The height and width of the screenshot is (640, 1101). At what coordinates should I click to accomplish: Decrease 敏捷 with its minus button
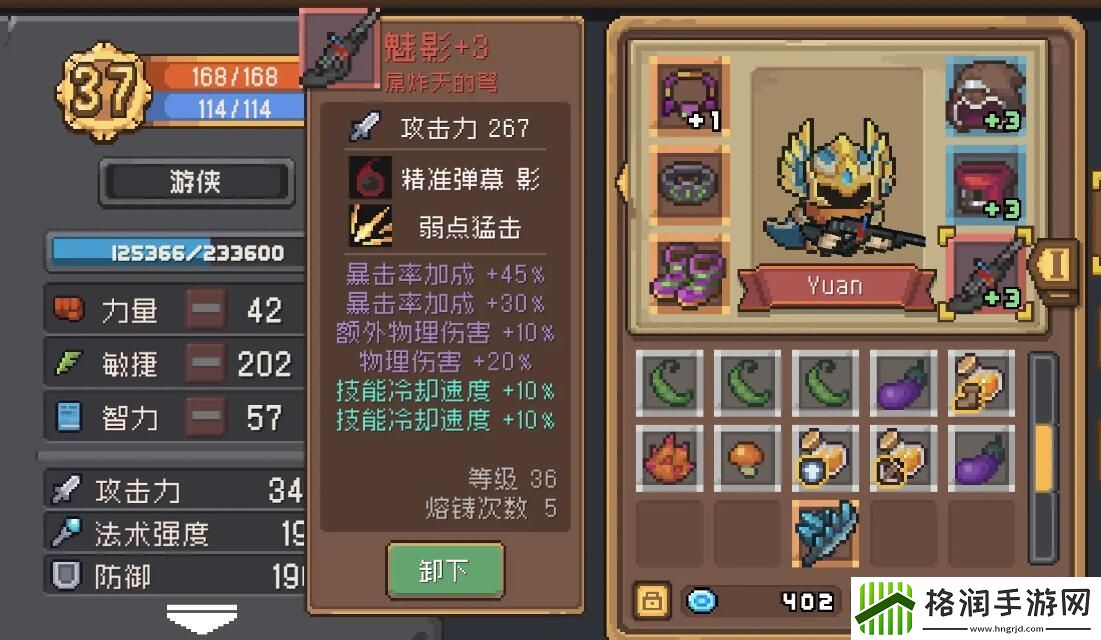(206, 363)
